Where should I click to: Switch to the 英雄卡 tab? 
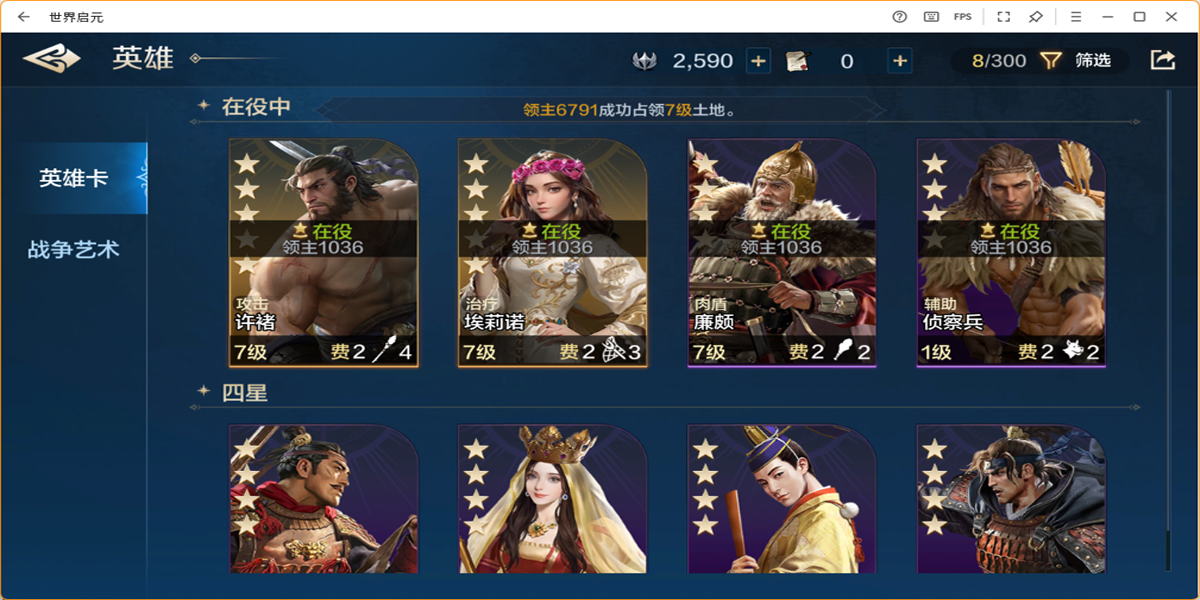pyautogui.click(x=74, y=178)
